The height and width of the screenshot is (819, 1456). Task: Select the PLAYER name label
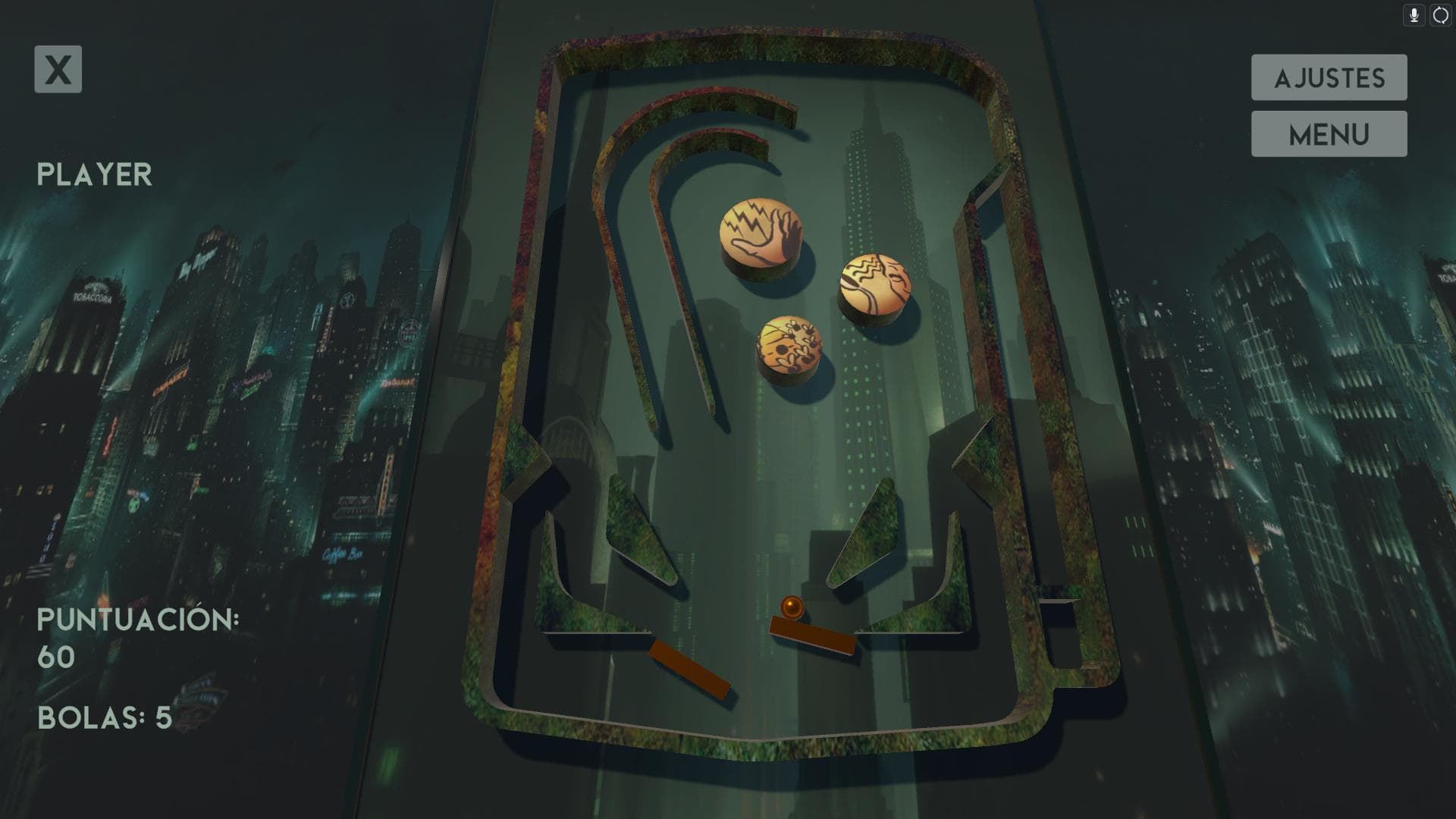point(93,173)
